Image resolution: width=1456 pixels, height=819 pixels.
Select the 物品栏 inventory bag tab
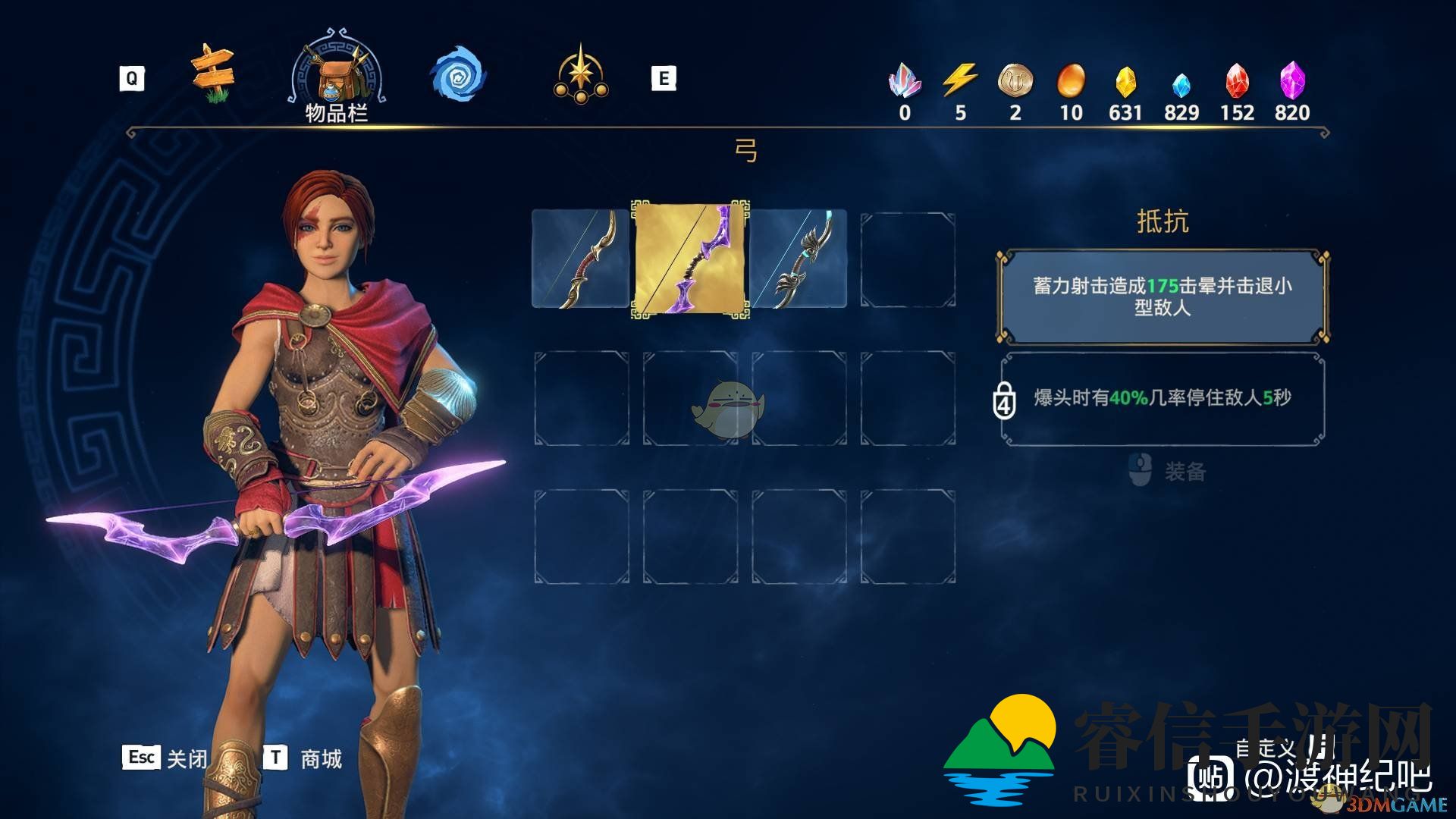[336, 77]
